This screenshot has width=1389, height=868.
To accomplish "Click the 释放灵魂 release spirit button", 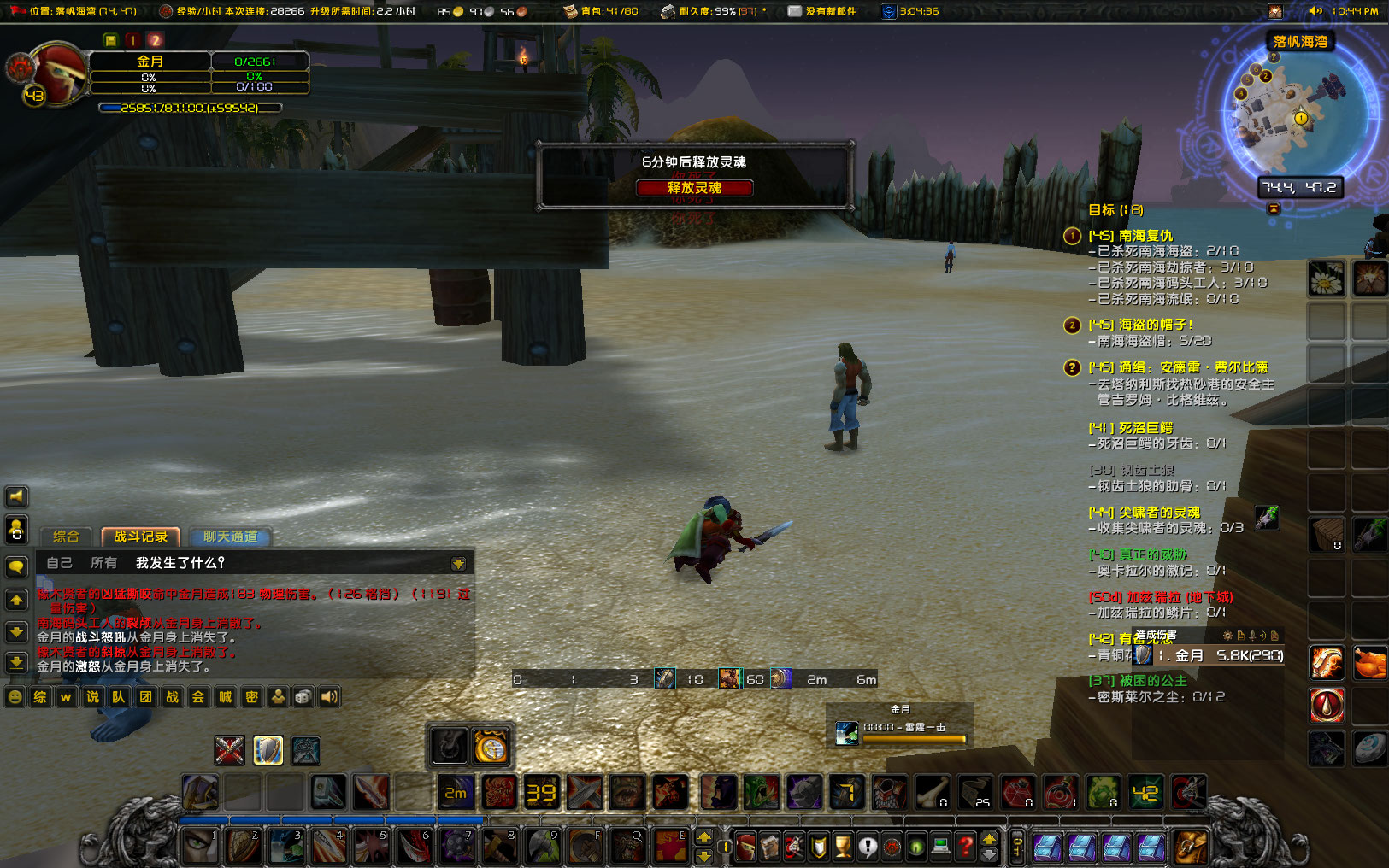I will click(694, 188).
